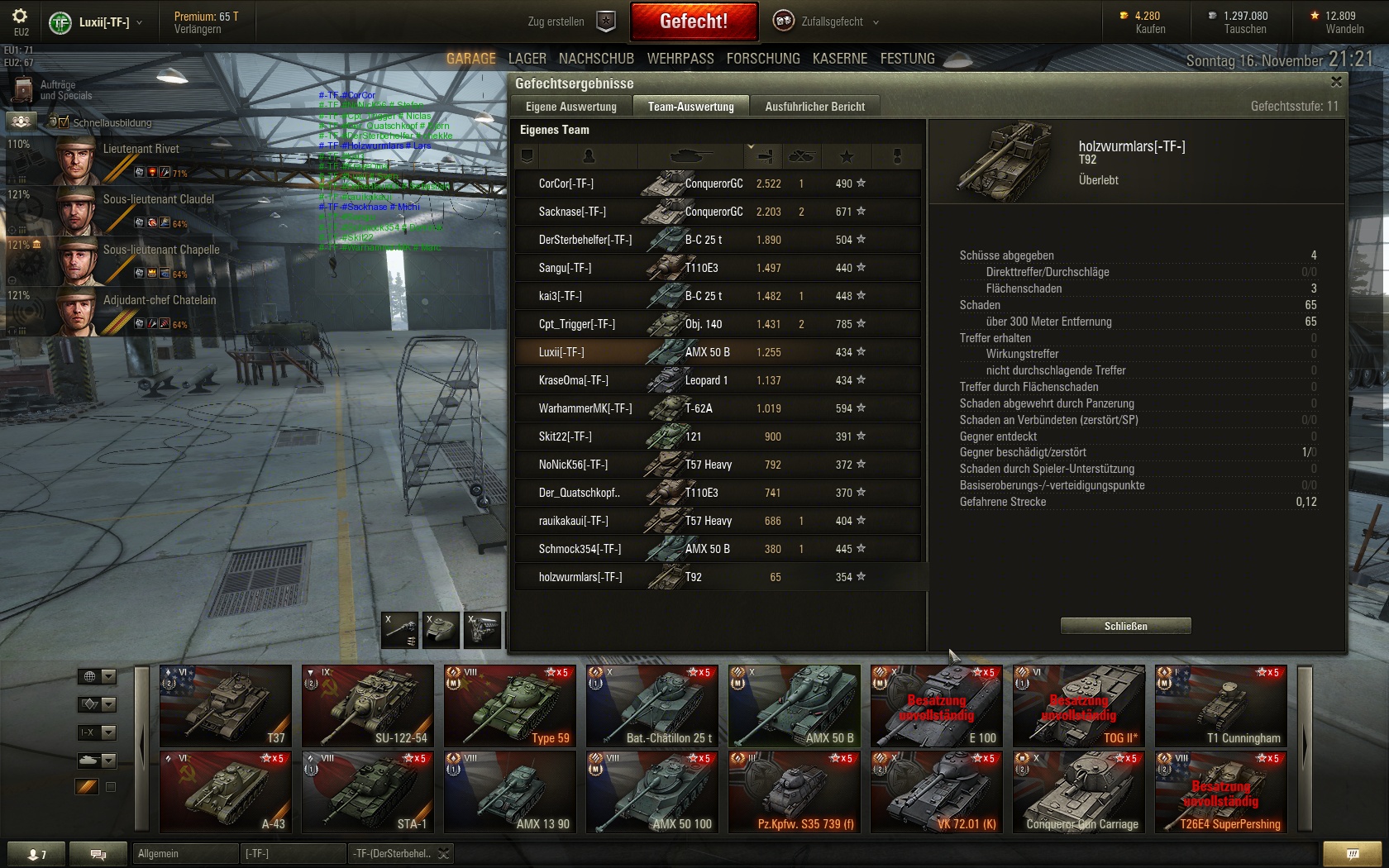Create a platoon via Zug erstellen
Screen dimensions: 1389x868
click(570, 21)
